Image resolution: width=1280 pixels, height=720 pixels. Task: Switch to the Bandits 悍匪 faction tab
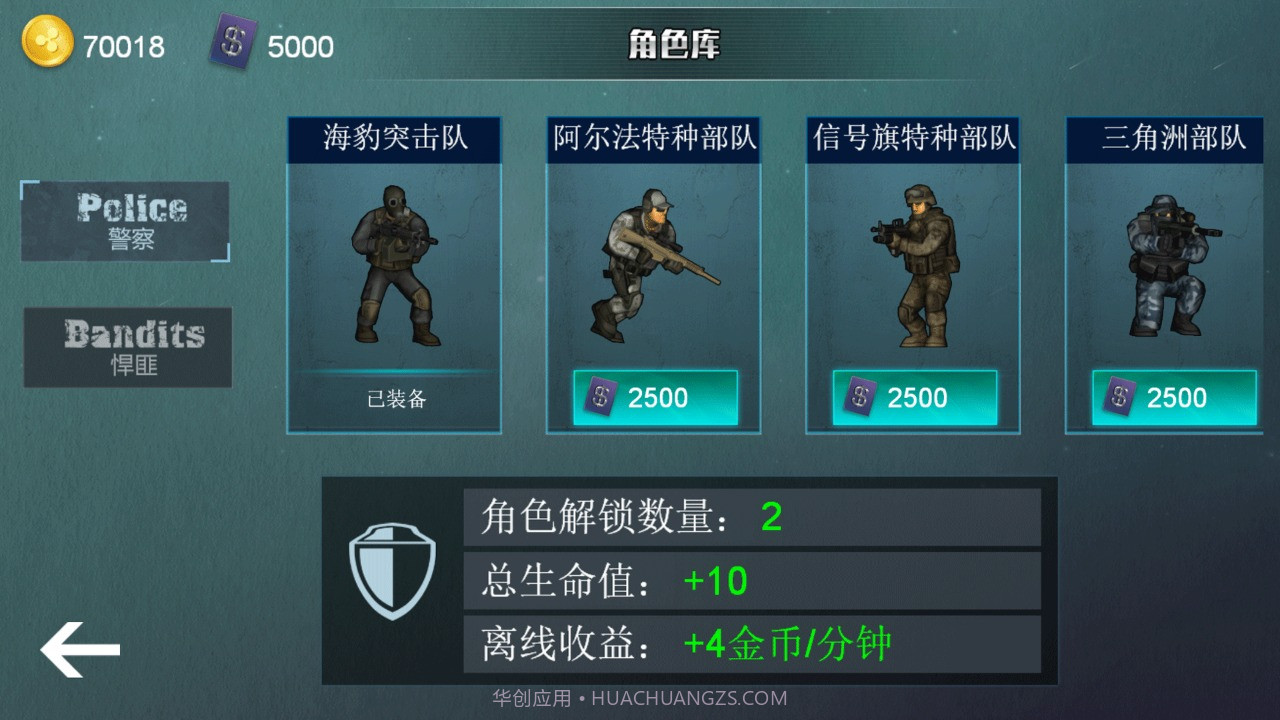pos(127,347)
